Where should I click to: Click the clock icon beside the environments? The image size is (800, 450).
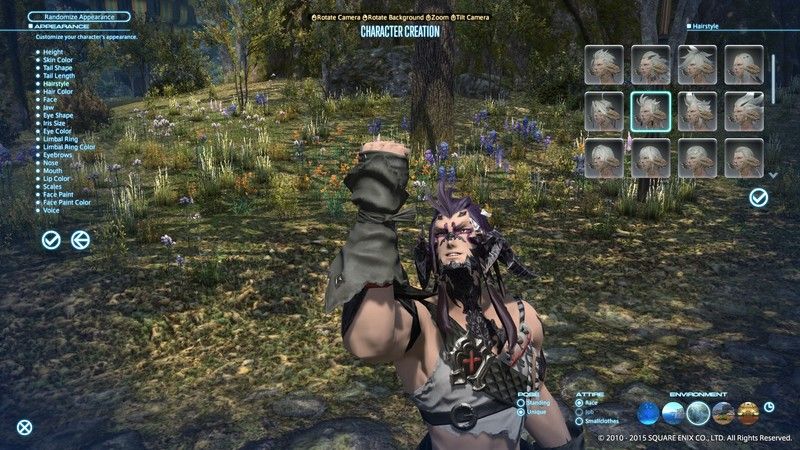coord(768,408)
